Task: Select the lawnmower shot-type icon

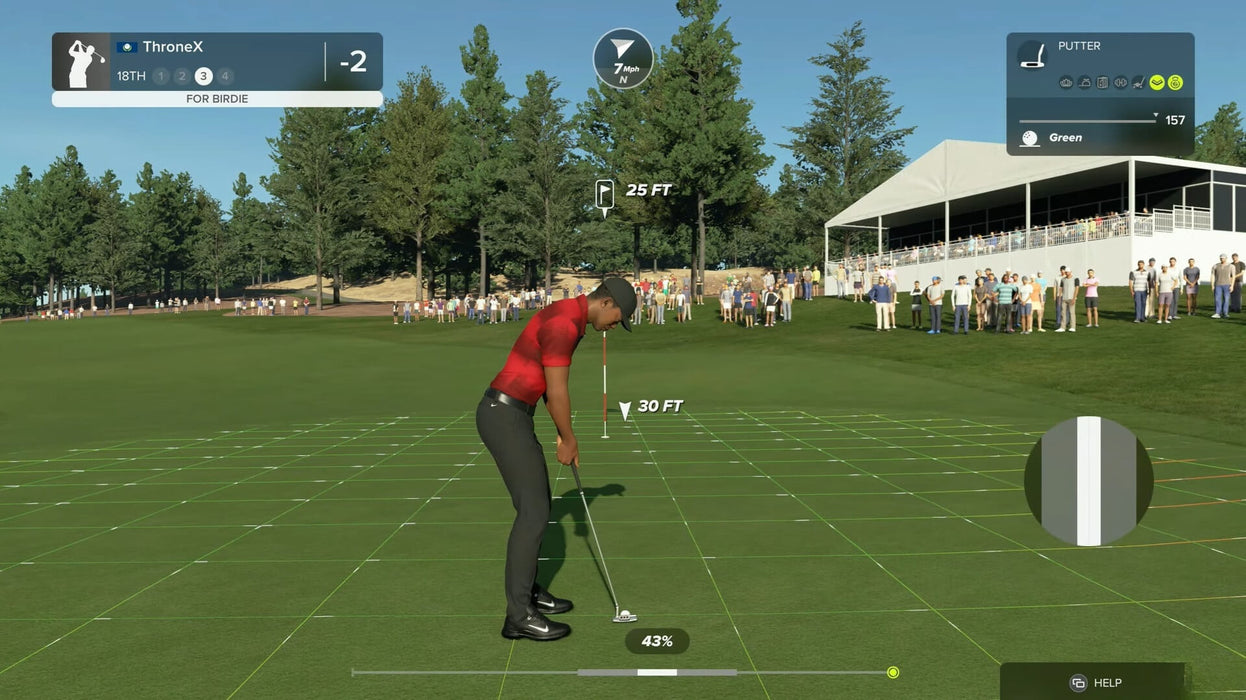Action: (1139, 83)
